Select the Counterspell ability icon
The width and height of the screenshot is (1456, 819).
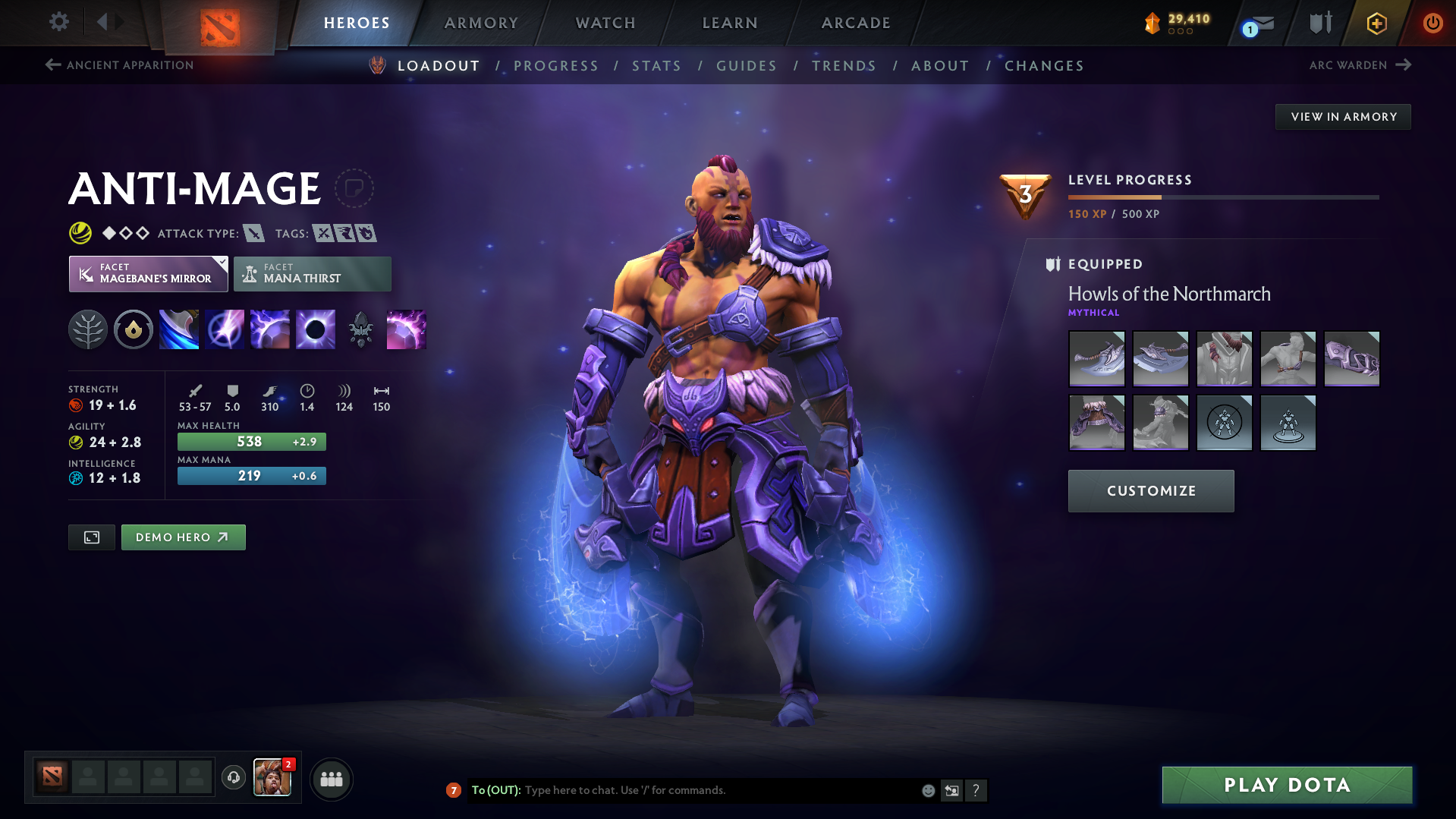(x=269, y=329)
